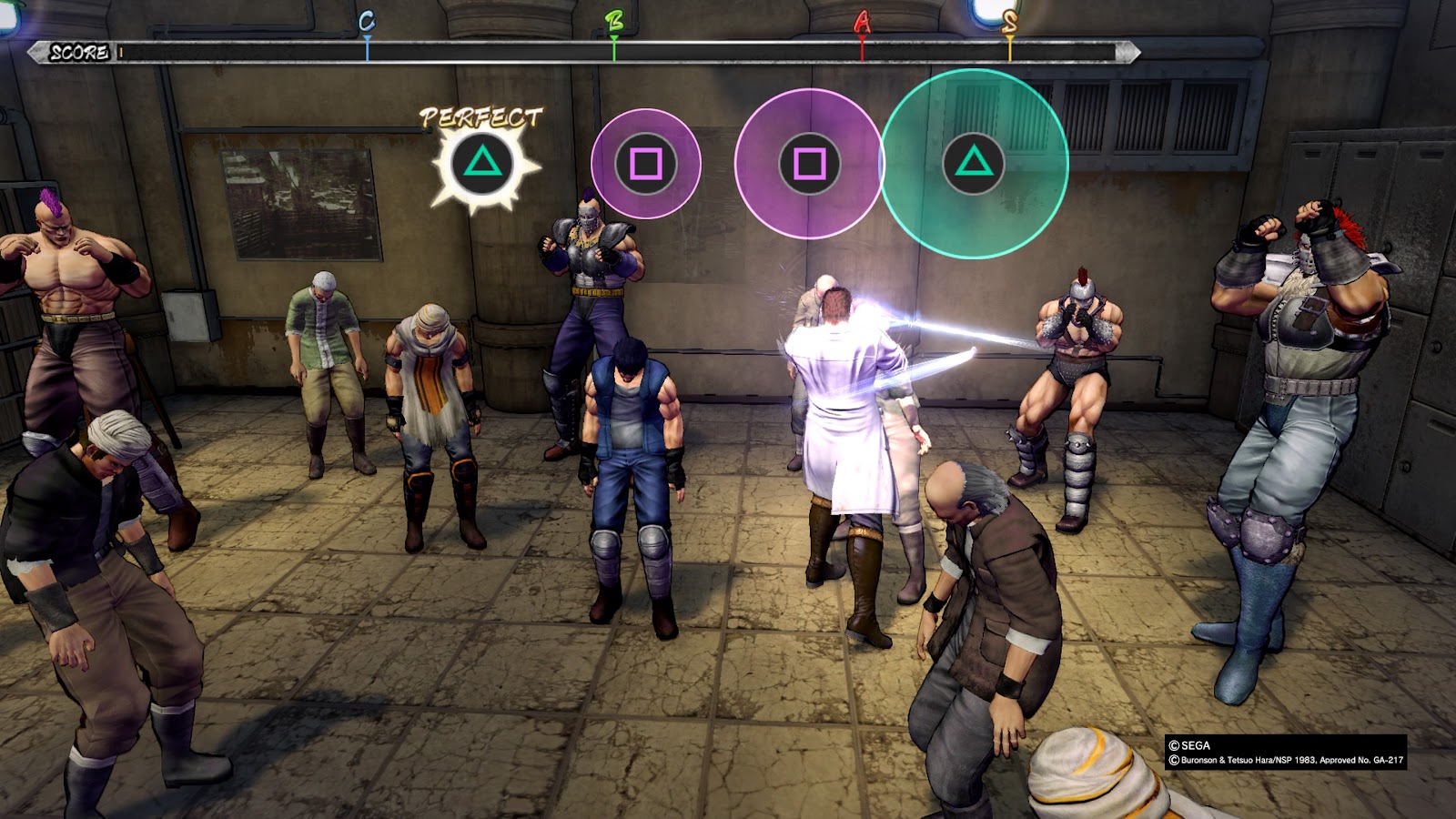The image size is (1456, 819).
Task: Click the C rank marker on score bar
Action: point(367,24)
